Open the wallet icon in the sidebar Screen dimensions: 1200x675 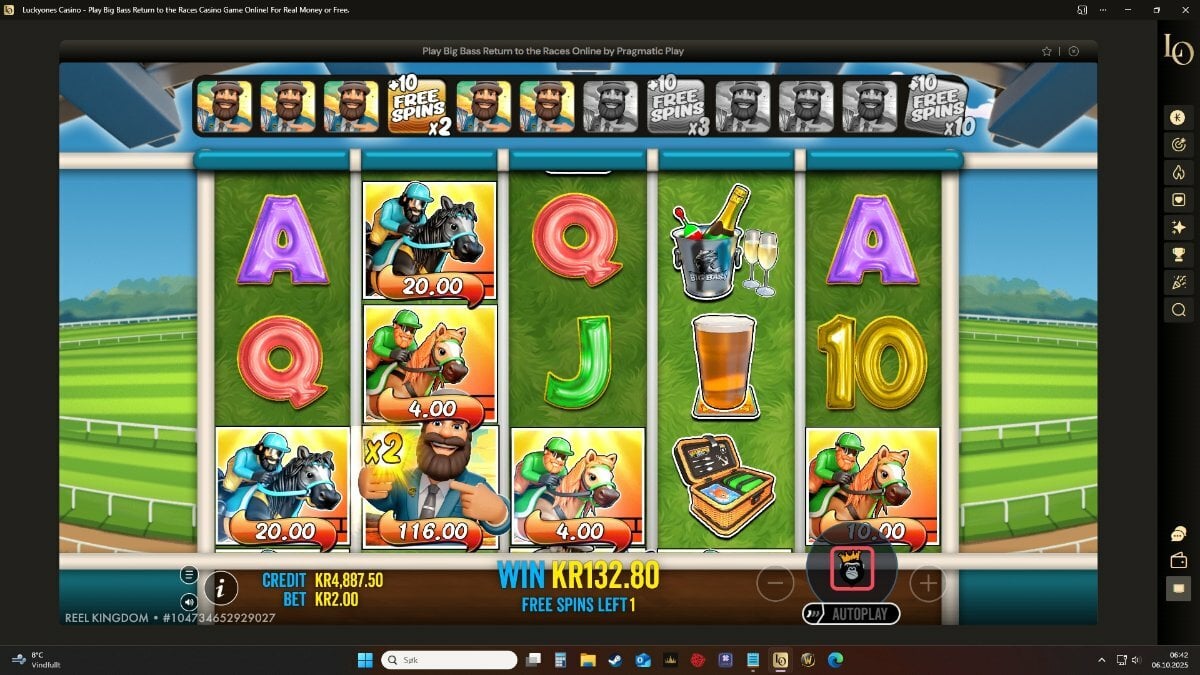point(1178,561)
